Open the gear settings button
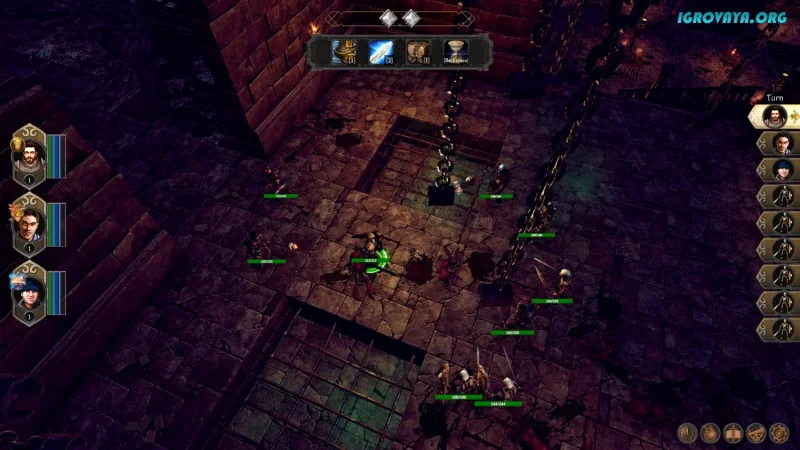Image resolution: width=800 pixels, height=450 pixels. pyautogui.click(x=779, y=433)
